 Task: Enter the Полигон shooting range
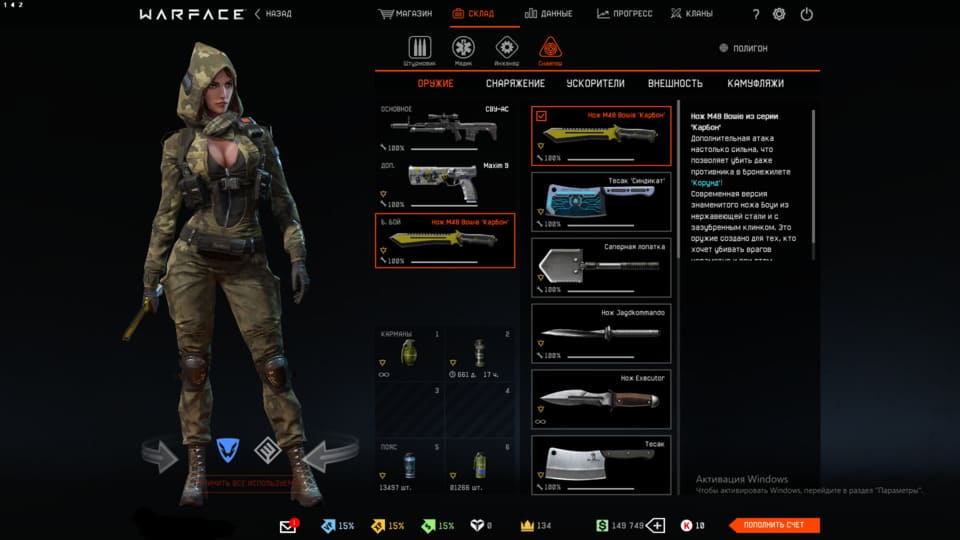(745, 48)
